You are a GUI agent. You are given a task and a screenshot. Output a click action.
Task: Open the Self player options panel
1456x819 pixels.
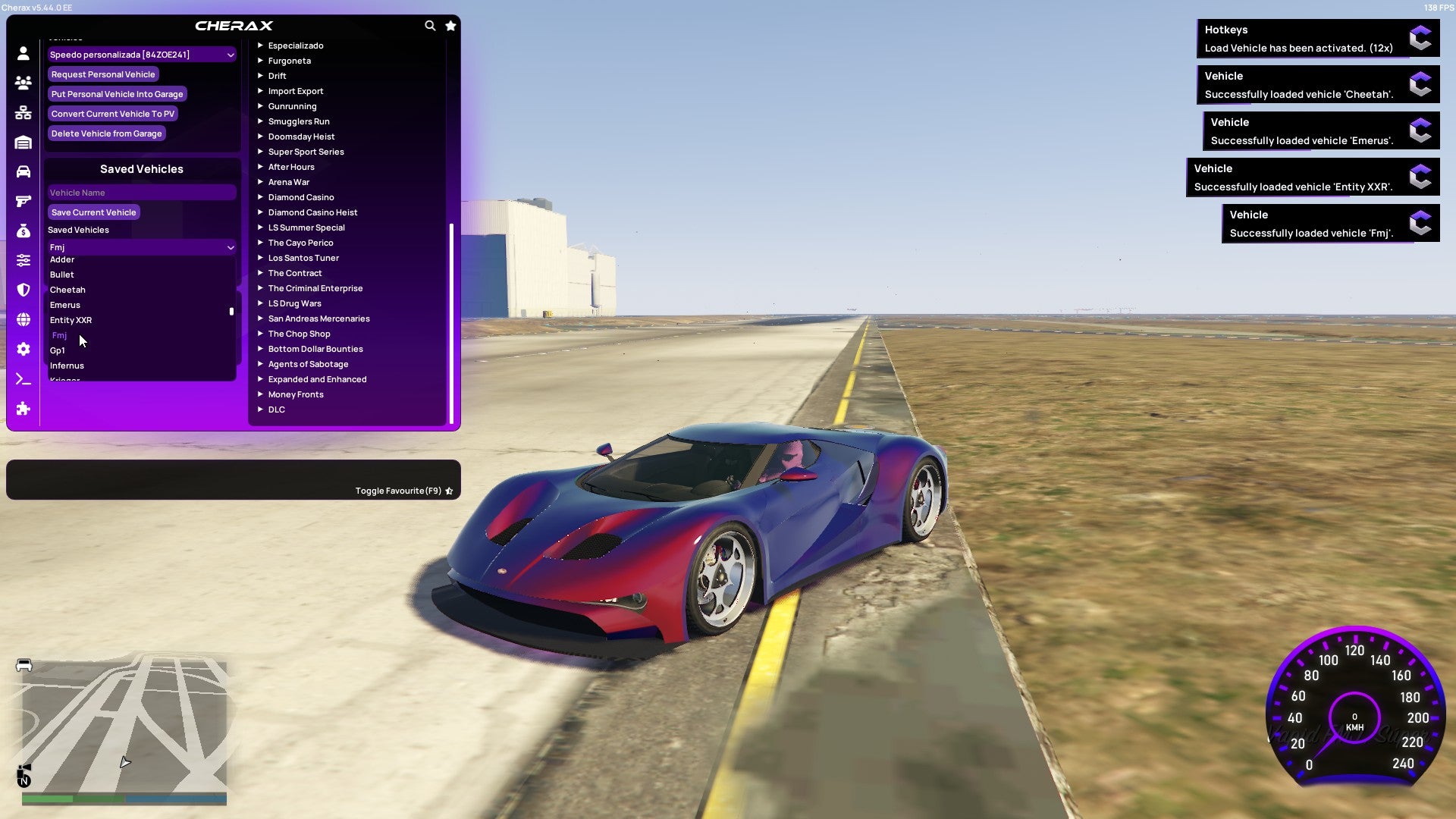[23, 53]
